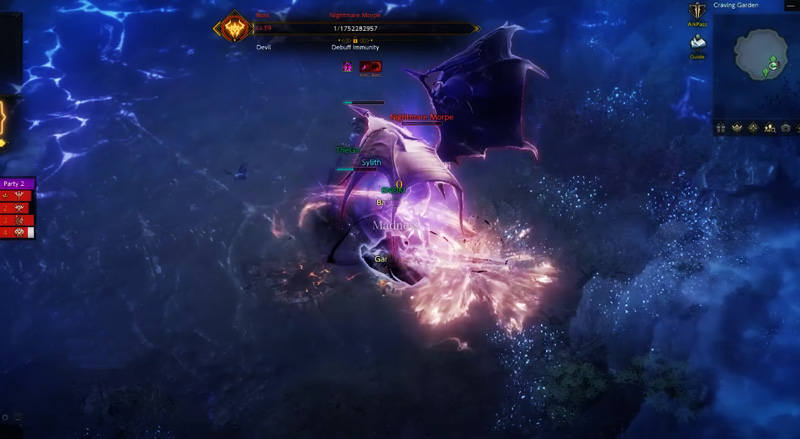Image resolution: width=800 pixels, height=439 pixels.
Task: Select party member number 4
Action: pos(18,232)
